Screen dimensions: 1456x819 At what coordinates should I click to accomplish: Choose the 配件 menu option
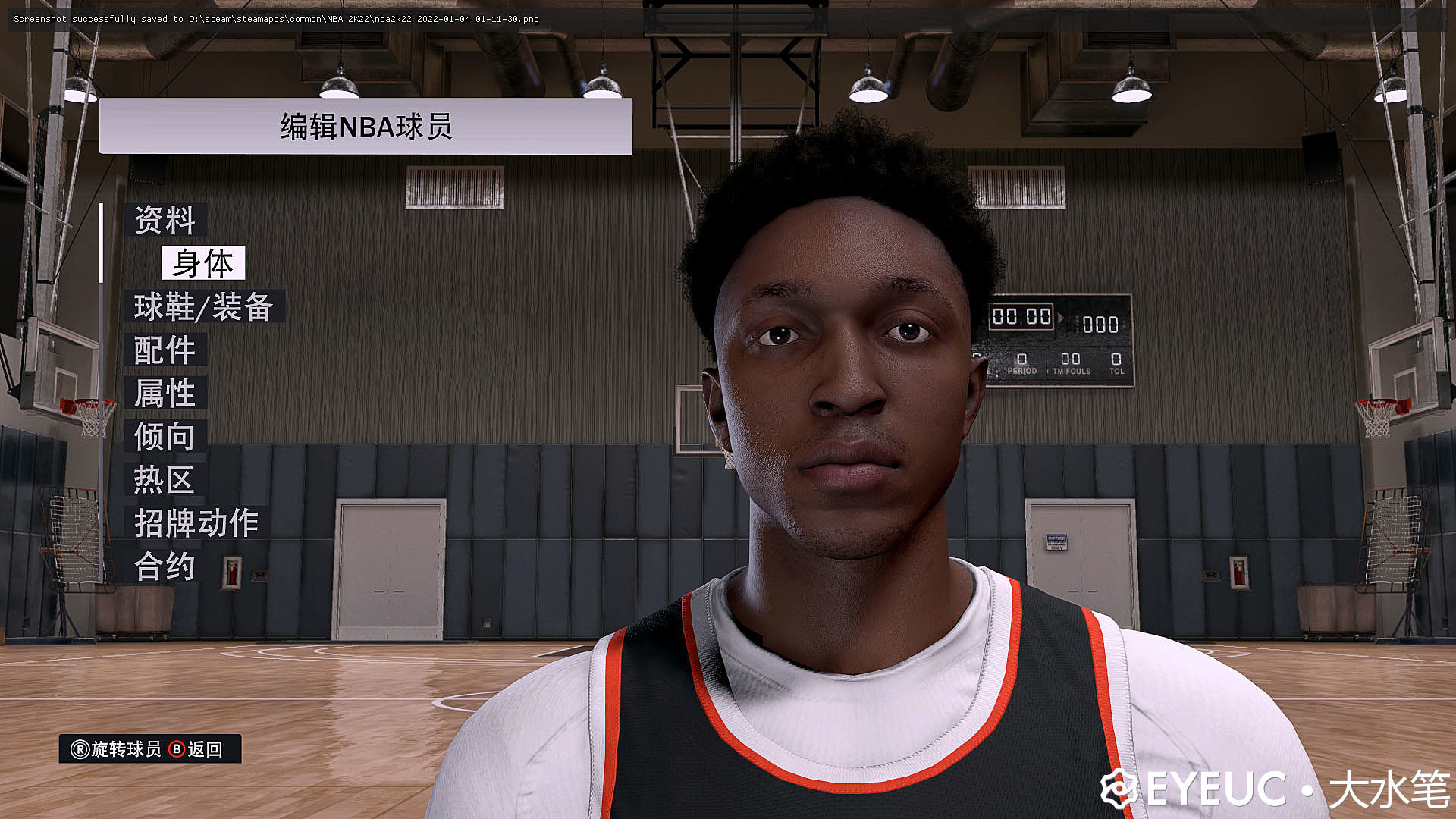click(165, 350)
